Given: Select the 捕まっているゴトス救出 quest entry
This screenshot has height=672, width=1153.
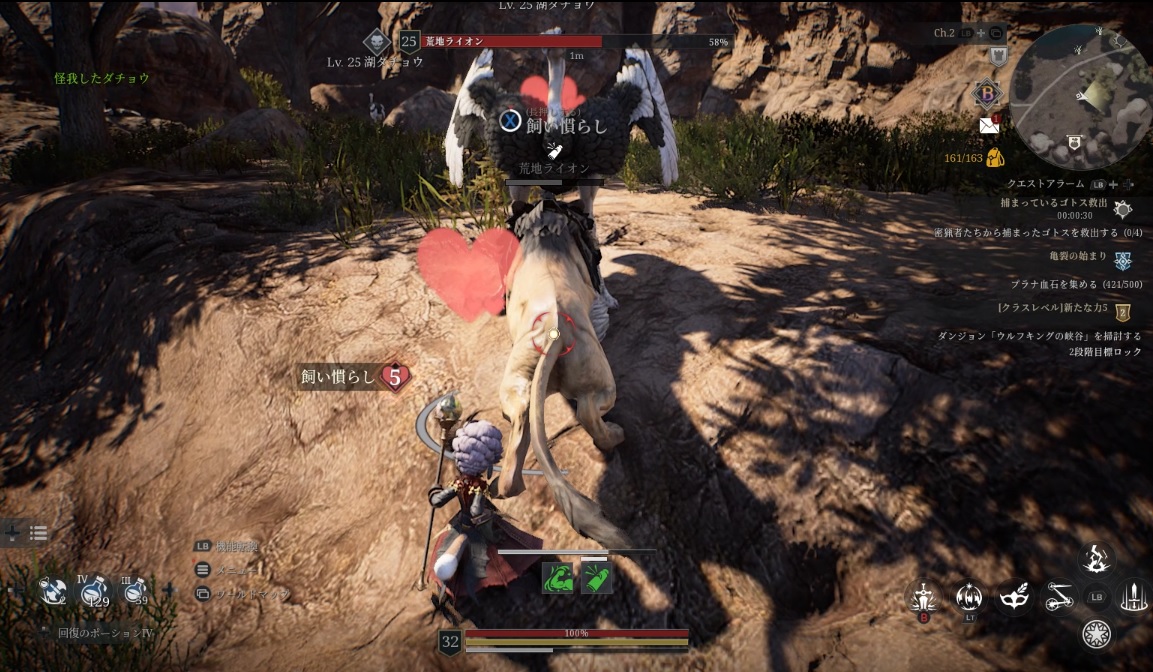Looking at the screenshot, I should [x=1052, y=203].
